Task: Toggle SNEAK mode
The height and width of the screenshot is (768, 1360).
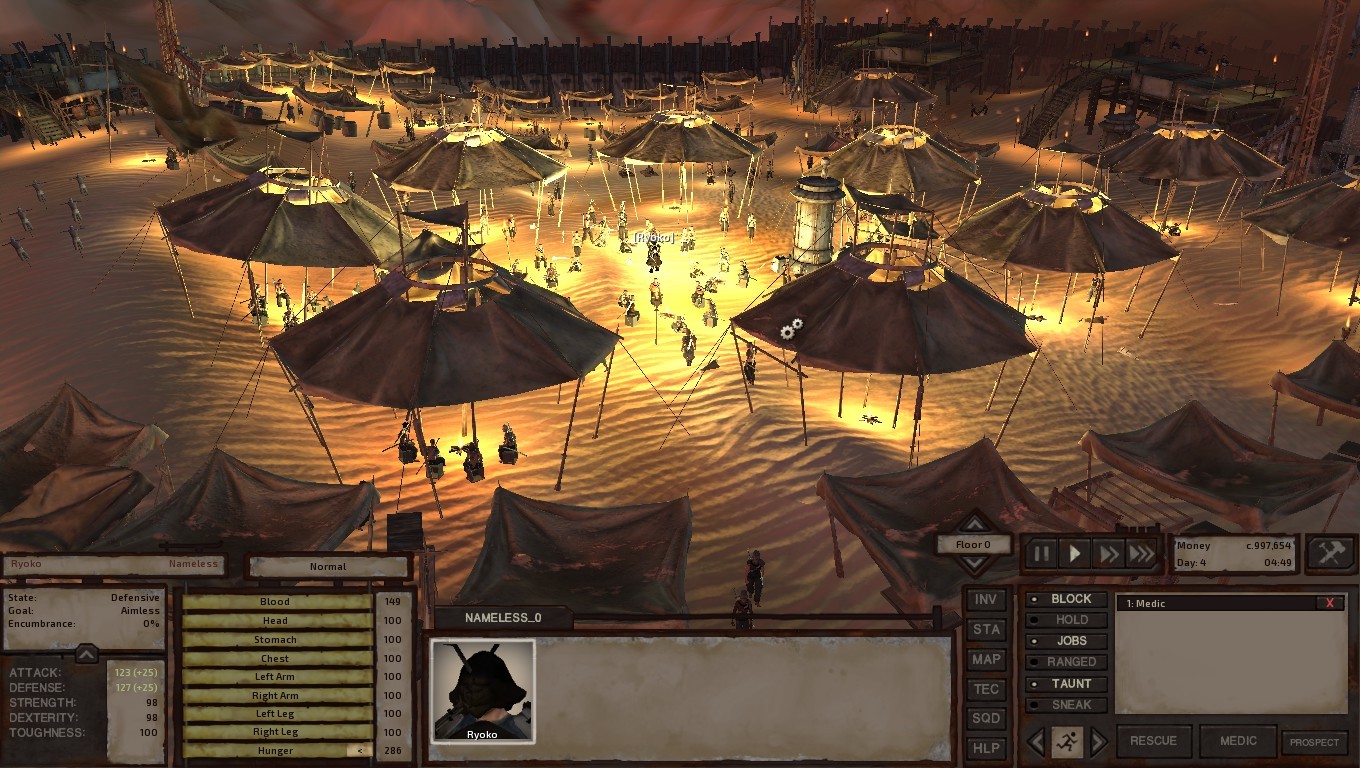Action: (1067, 705)
